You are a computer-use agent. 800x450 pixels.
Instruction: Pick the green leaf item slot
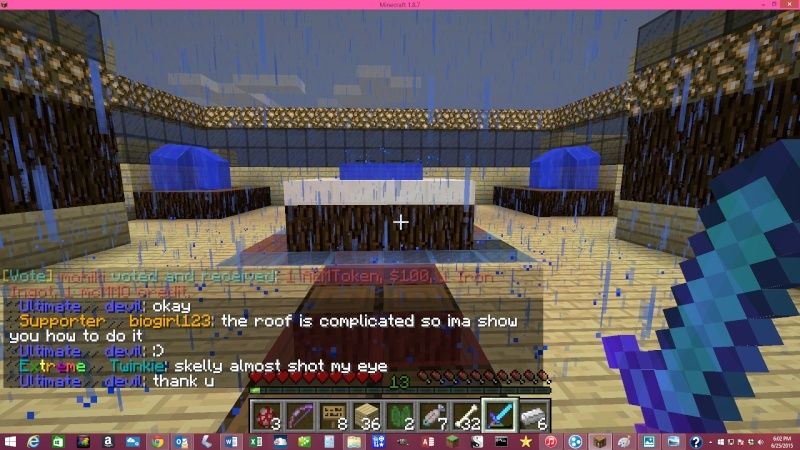(x=399, y=414)
